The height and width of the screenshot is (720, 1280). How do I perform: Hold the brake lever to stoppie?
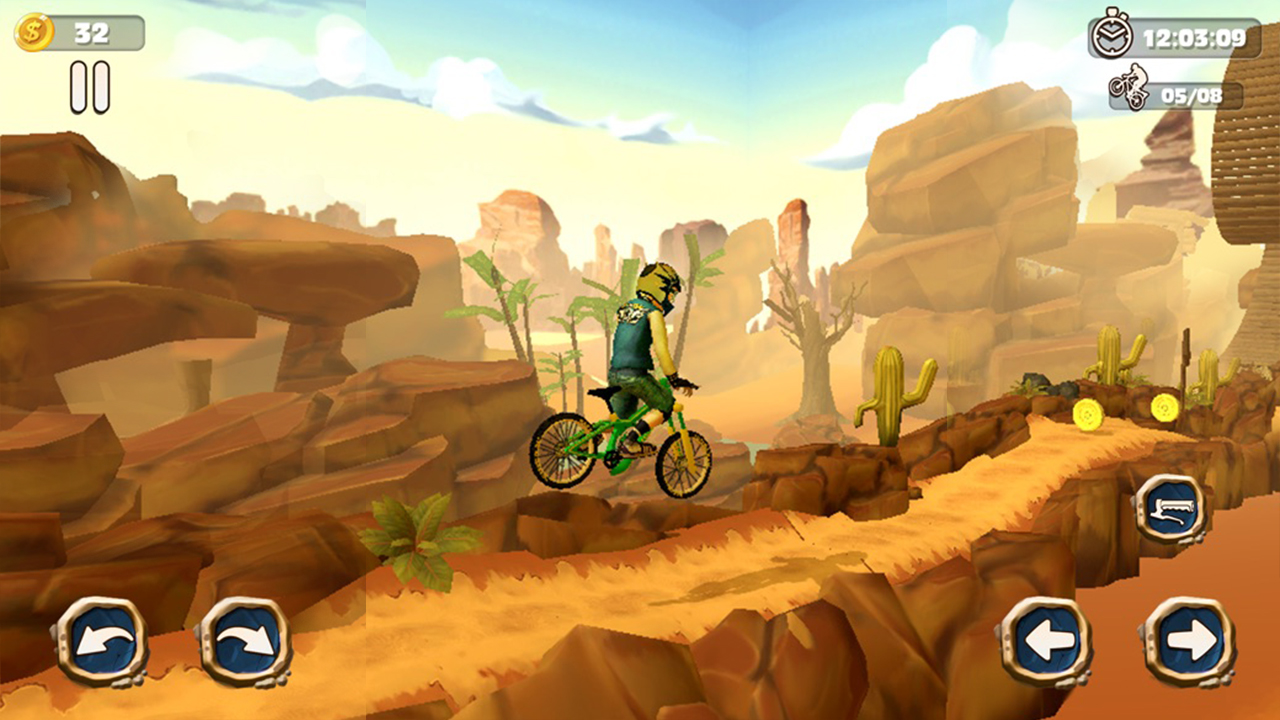[x=1171, y=509]
